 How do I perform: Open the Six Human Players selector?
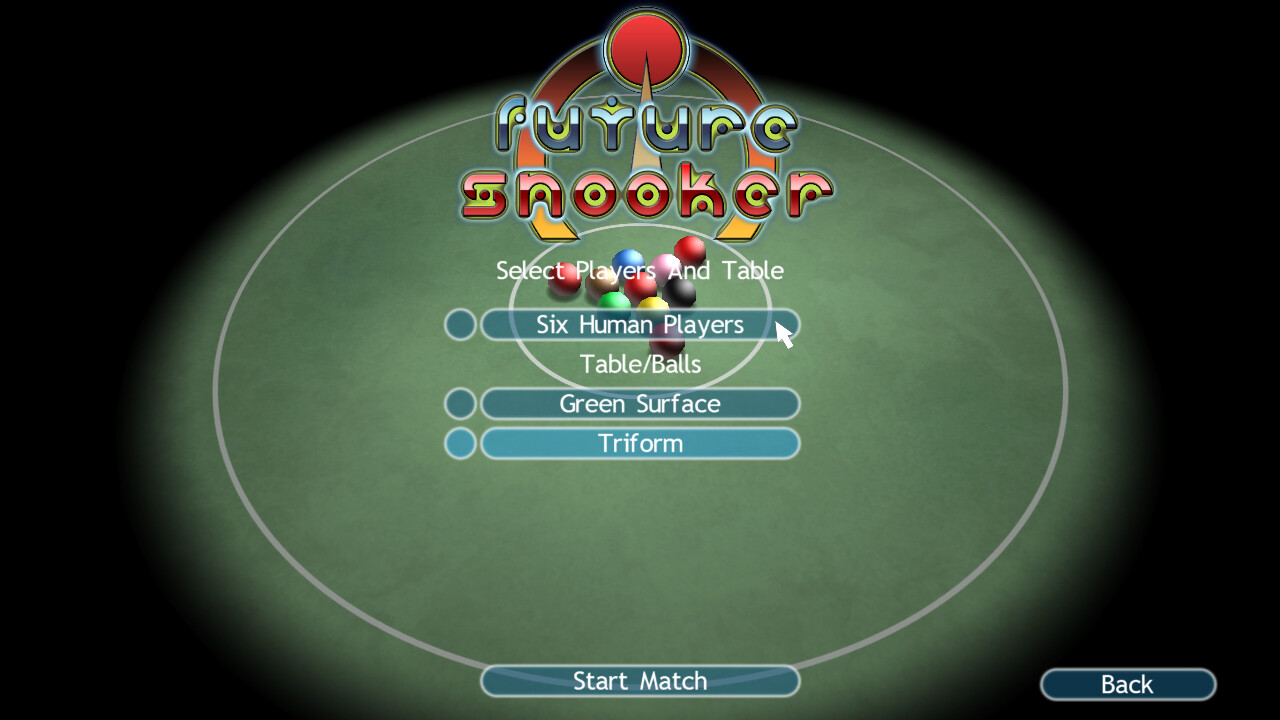(640, 324)
